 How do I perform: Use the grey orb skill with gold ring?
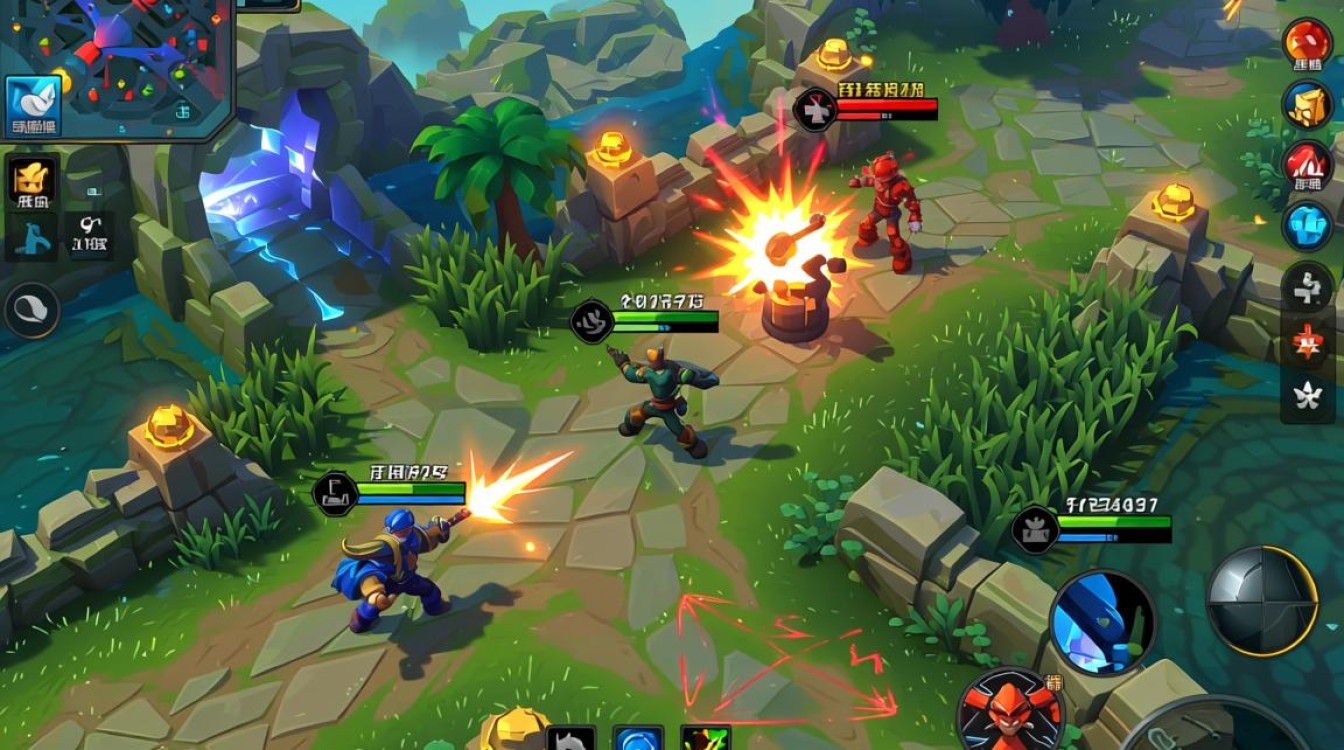click(x=1261, y=600)
